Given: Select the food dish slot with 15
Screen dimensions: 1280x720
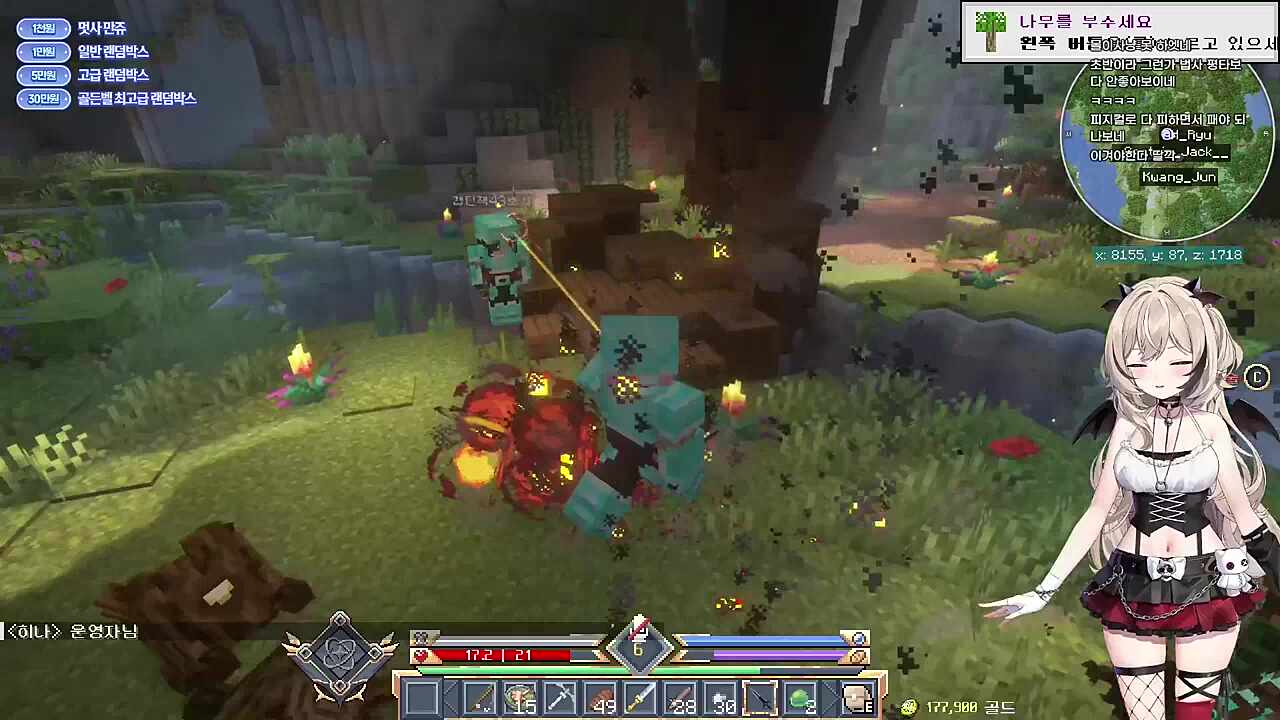Looking at the screenshot, I should click(520, 697).
